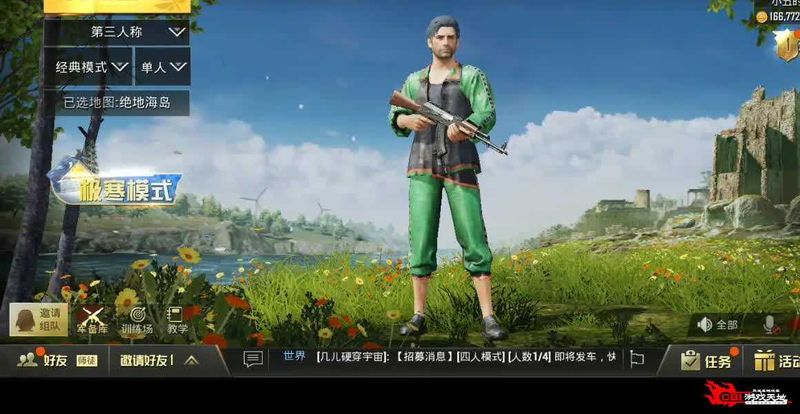800x414 pixels.
Task: Open the 经典模式 game mode dropdown
Action: (88, 67)
